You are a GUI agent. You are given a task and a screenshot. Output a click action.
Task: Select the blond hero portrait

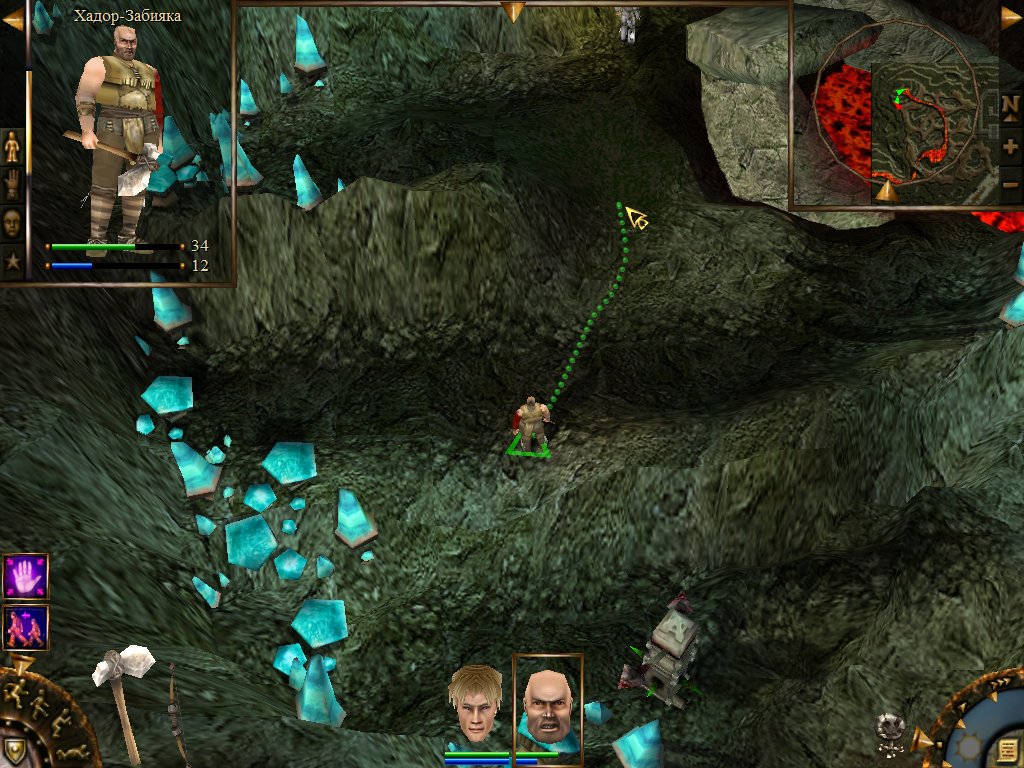click(x=475, y=704)
